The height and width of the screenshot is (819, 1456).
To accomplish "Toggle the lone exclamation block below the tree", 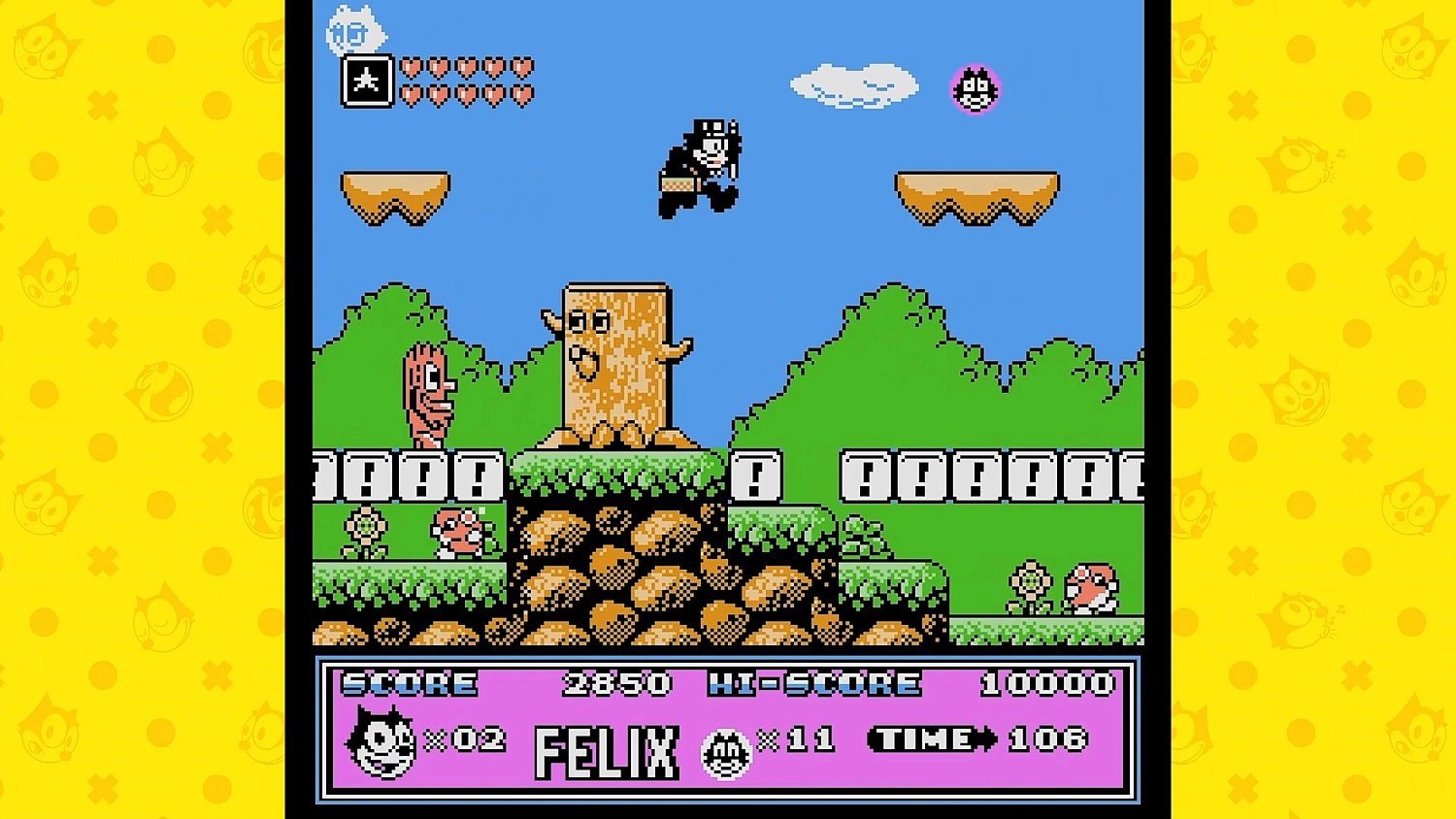I will [x=756, y=476].
